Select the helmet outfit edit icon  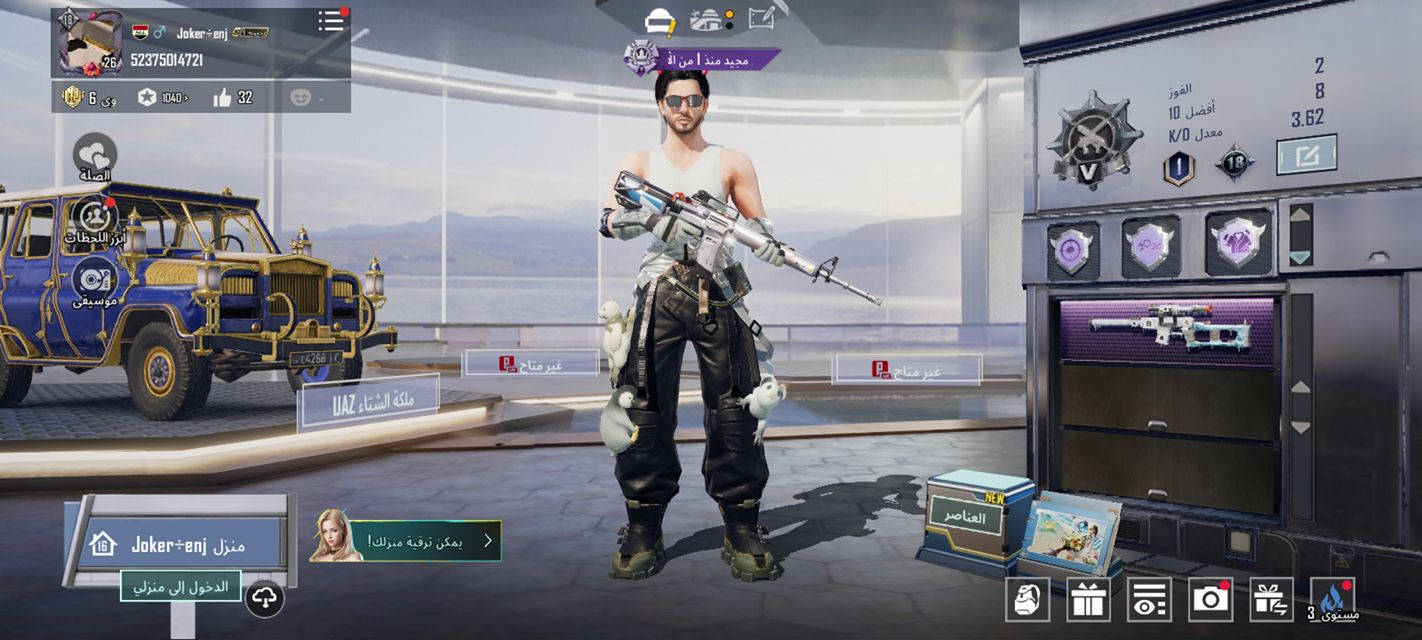point(661,20)
